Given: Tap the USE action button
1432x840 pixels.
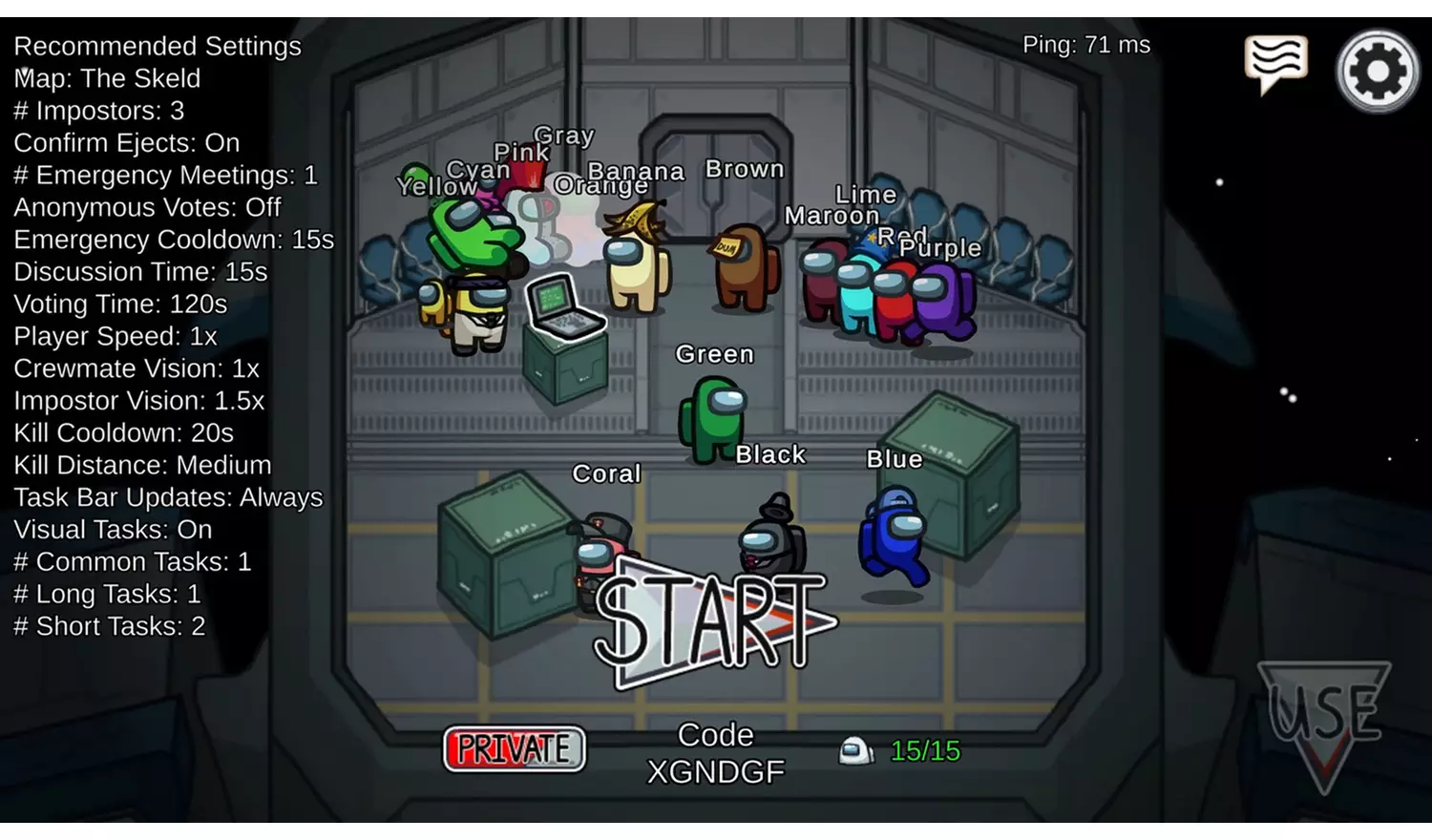Looking at the screenshot, I should point(1324,718).
